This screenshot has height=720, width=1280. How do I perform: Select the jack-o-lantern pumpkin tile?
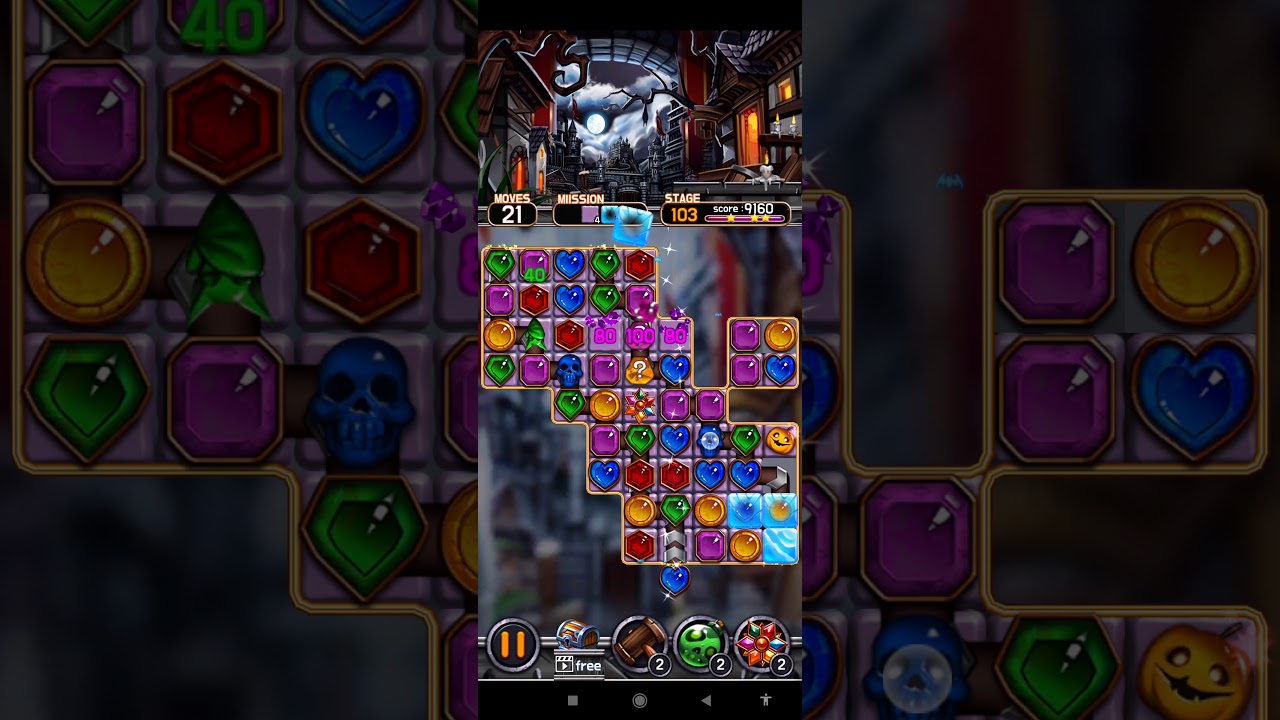pyautogui.click(x=780, y=439)
